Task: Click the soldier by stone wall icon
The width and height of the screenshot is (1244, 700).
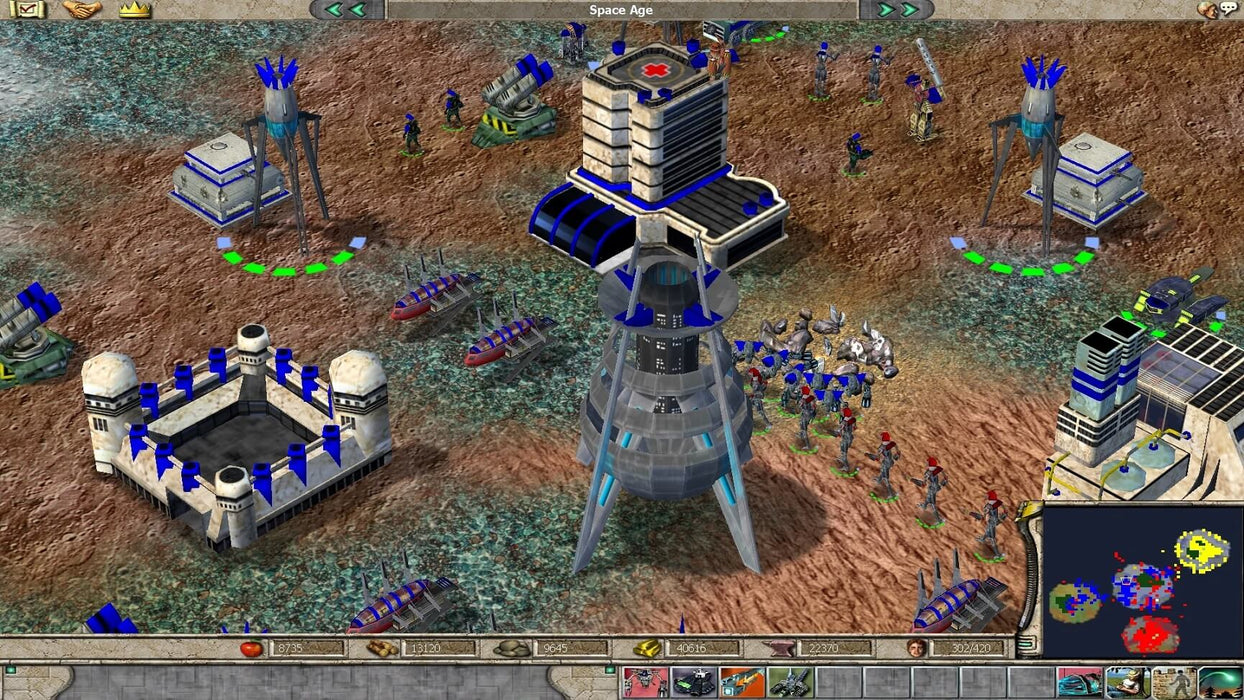Action: coord(1174,683)
